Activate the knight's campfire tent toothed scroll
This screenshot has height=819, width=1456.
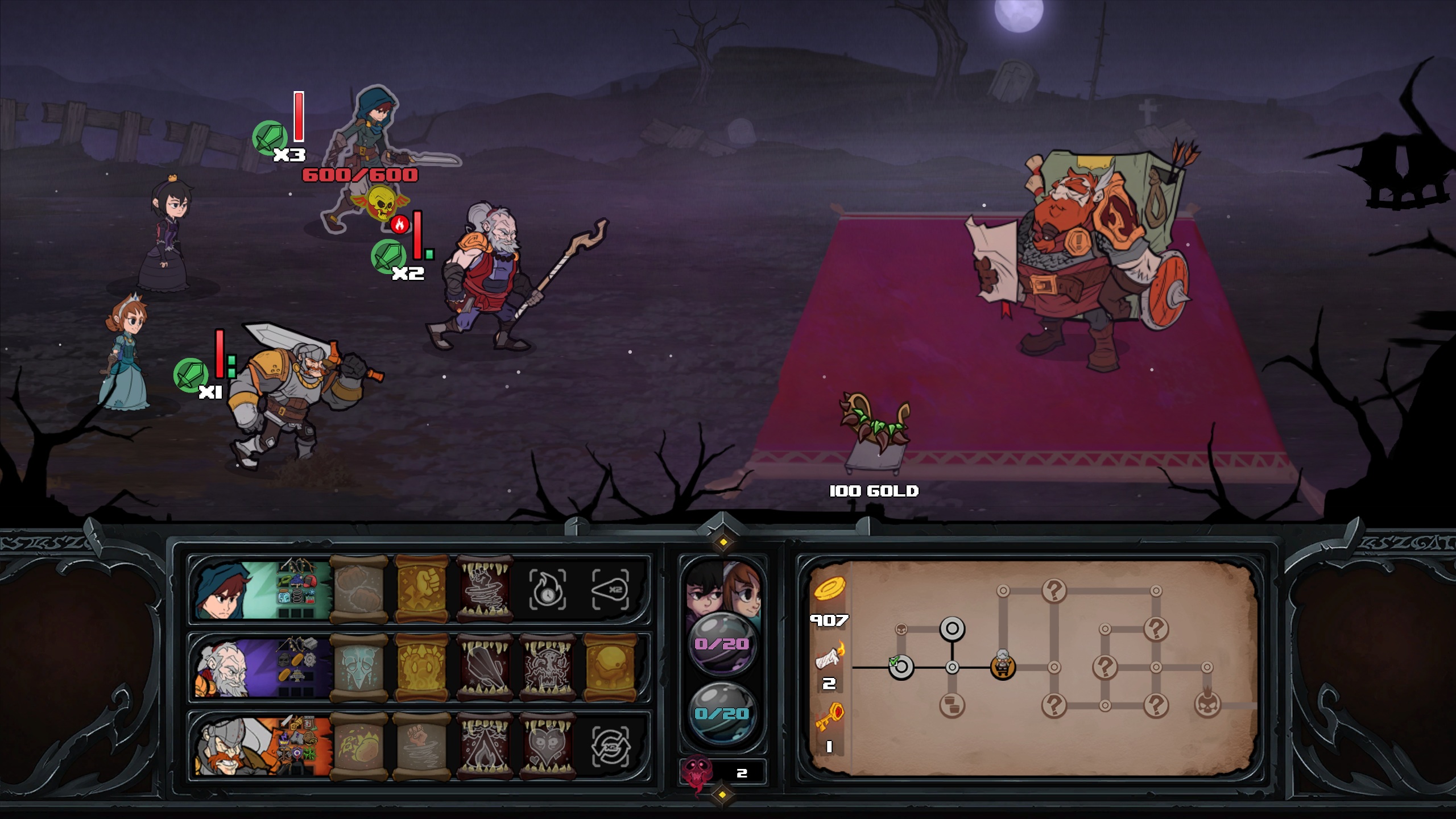pos(485,746)
